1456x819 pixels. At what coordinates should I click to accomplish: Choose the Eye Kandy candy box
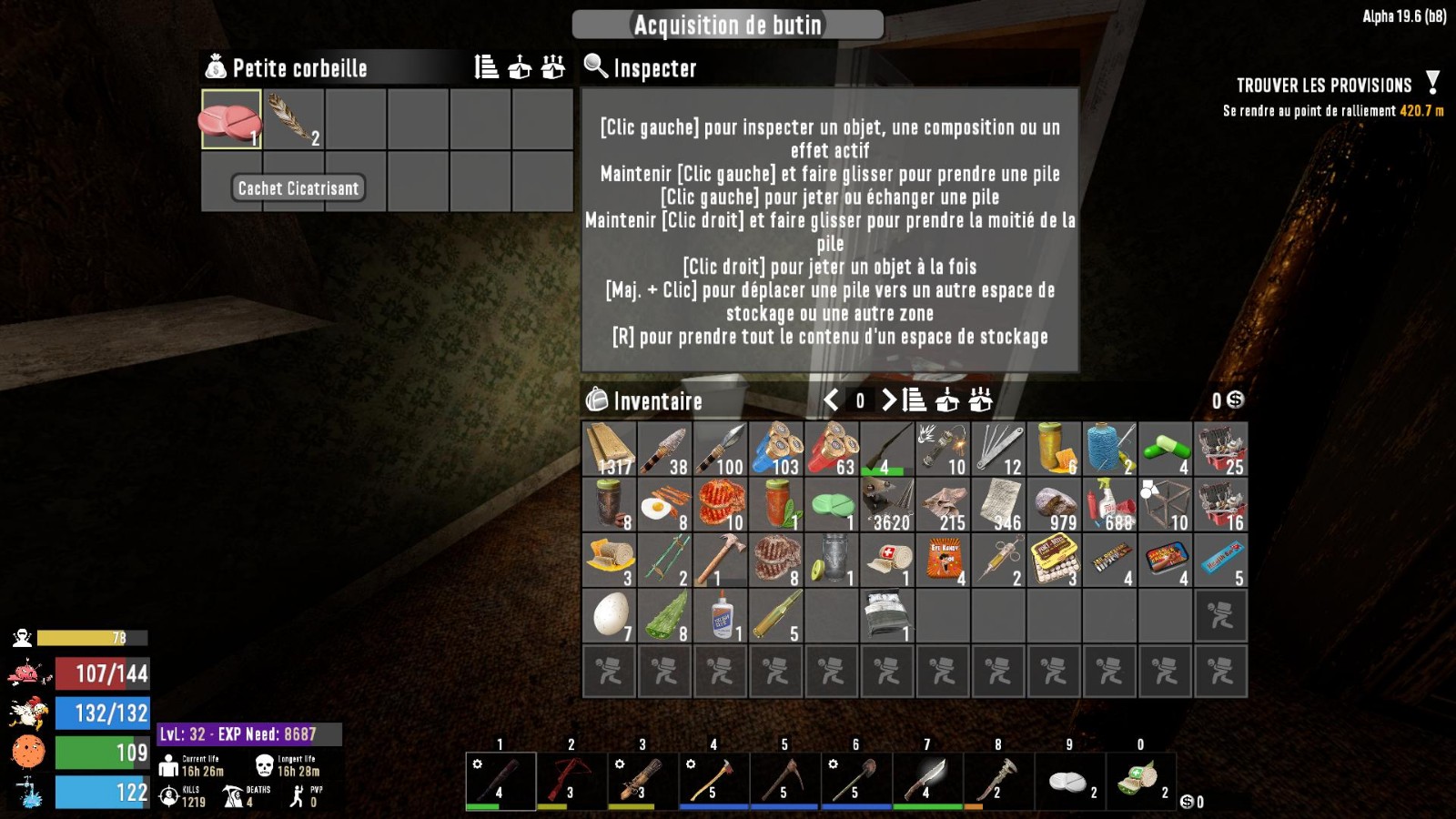pos(943,560)
